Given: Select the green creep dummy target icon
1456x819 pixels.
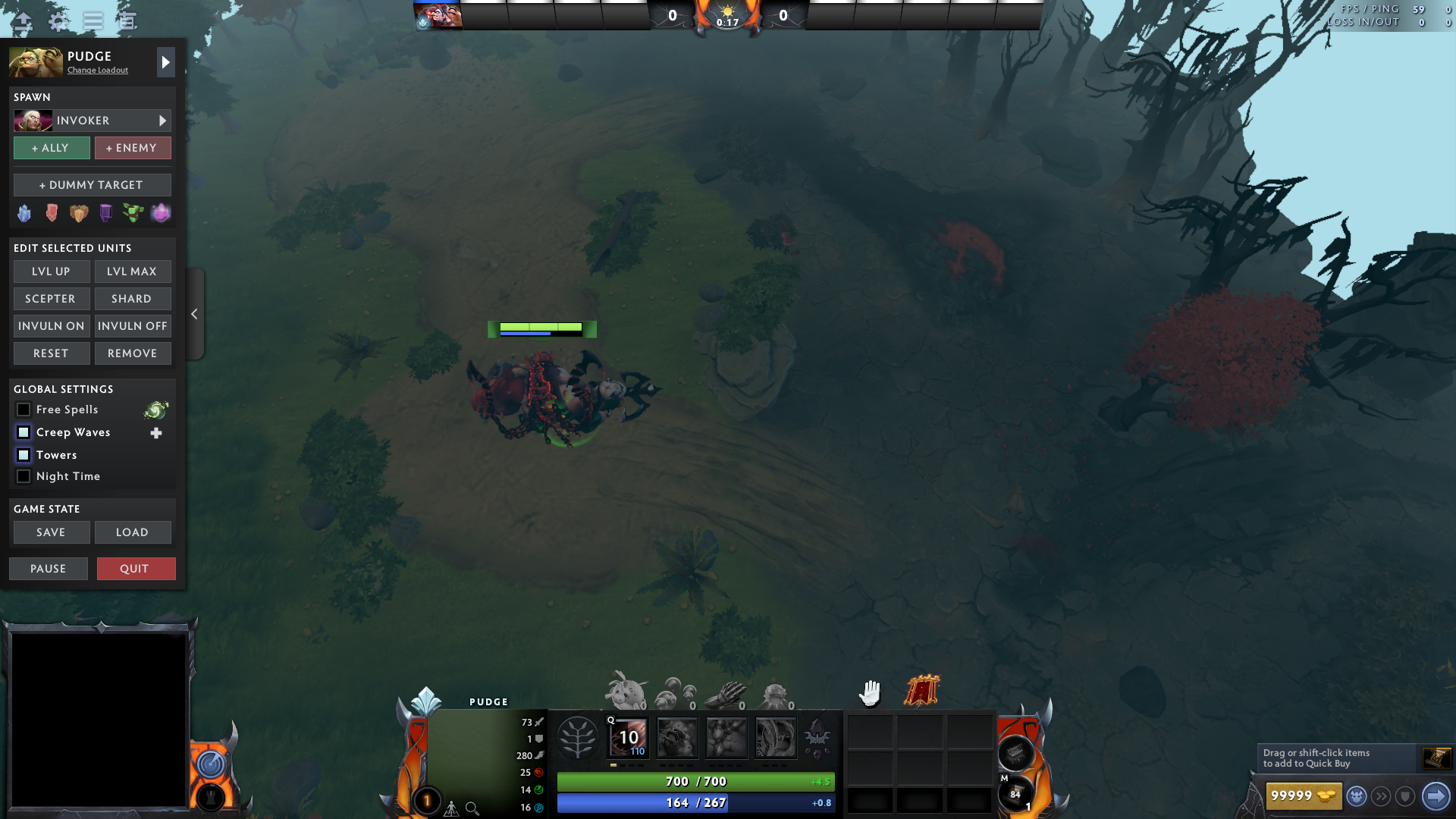Looking at the screenshot, I should (x=133, y=214).
